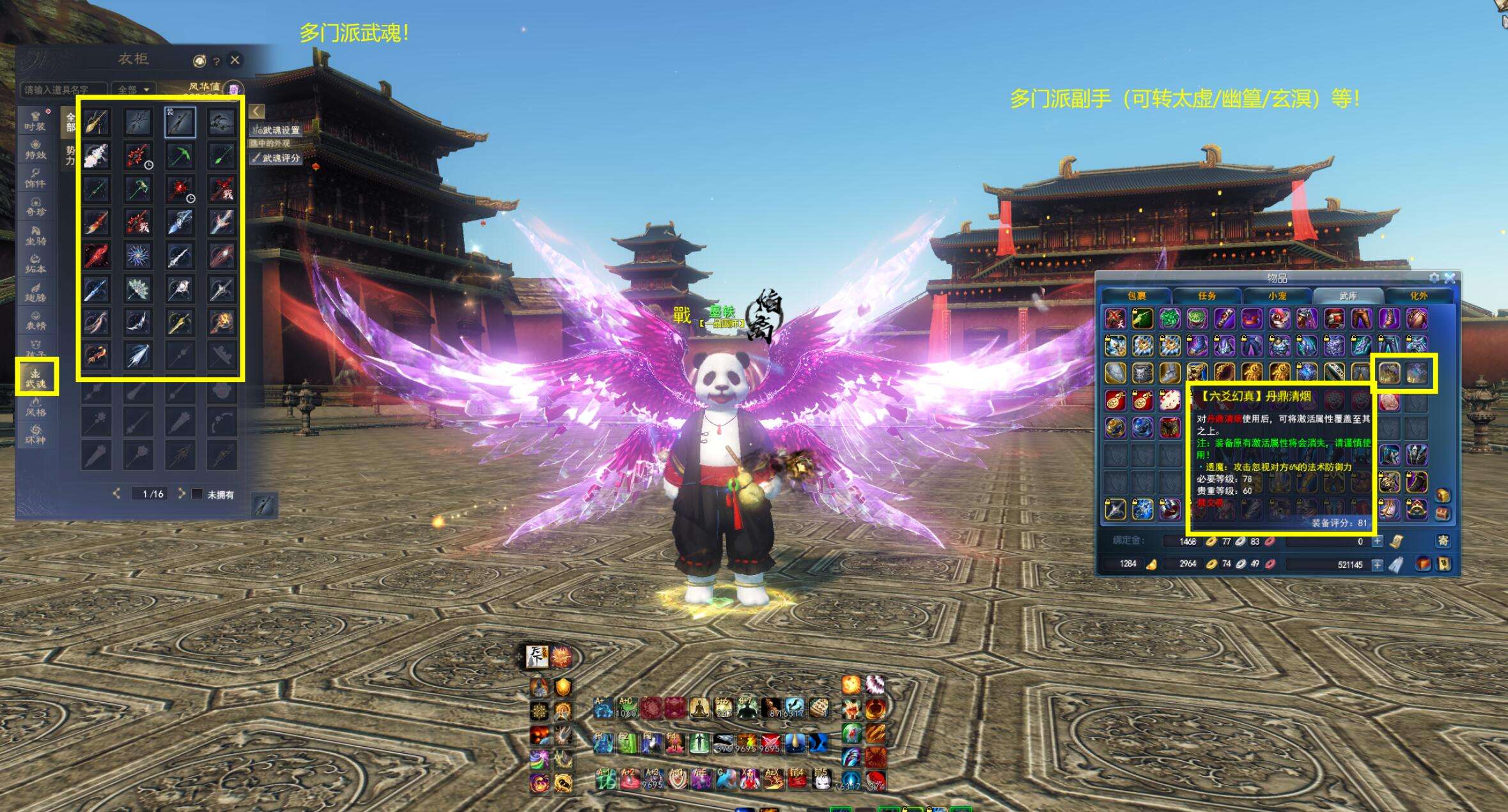This screenshot has width=1508, height=812.
Task: Click the 寄 consignment button
Action: (1443, 541)
